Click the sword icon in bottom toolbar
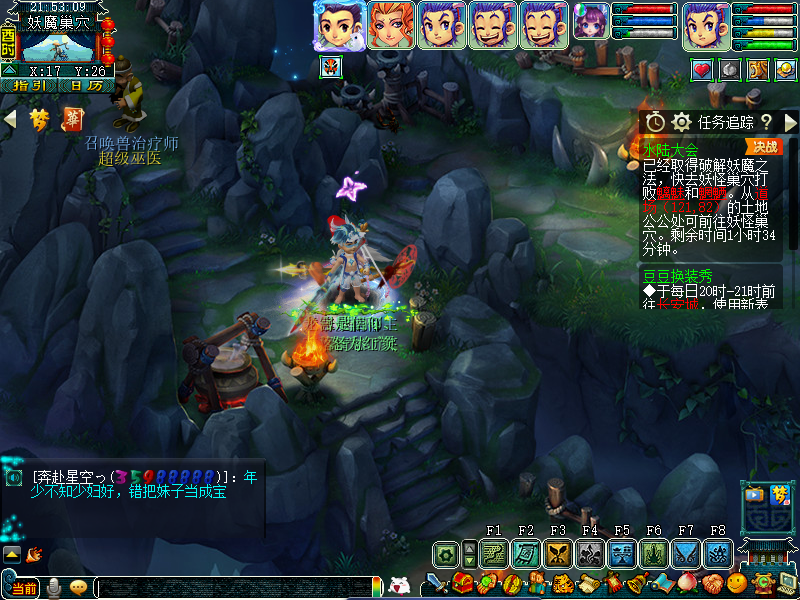Screen dimensions: 800x600 437,583
